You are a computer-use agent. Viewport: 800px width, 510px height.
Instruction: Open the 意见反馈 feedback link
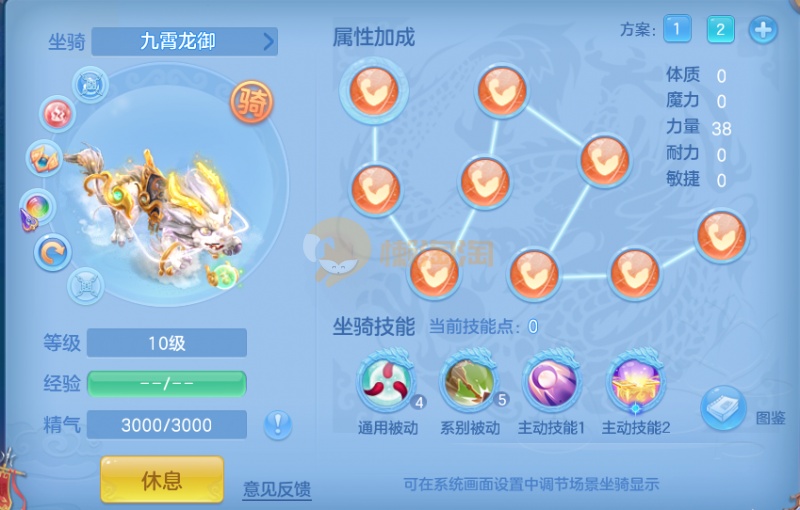[277, 489]
